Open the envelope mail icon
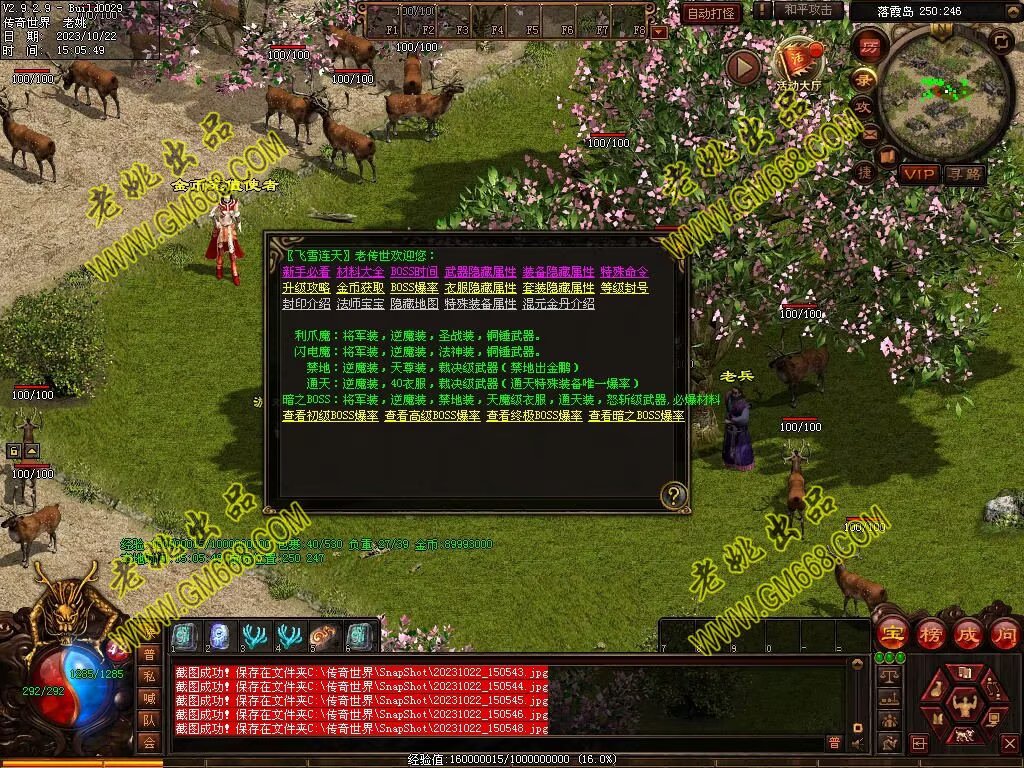Viewport: 1024px width, 768px height. (x=868, y=134)
